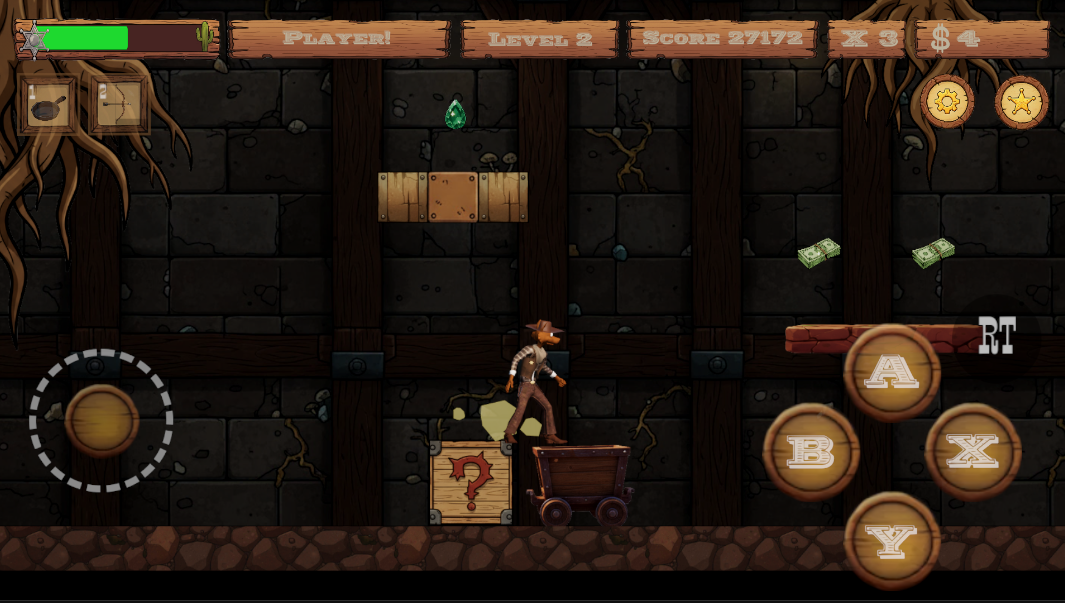
Task: Tap the wooden A action button
Action: coord(892,371)
